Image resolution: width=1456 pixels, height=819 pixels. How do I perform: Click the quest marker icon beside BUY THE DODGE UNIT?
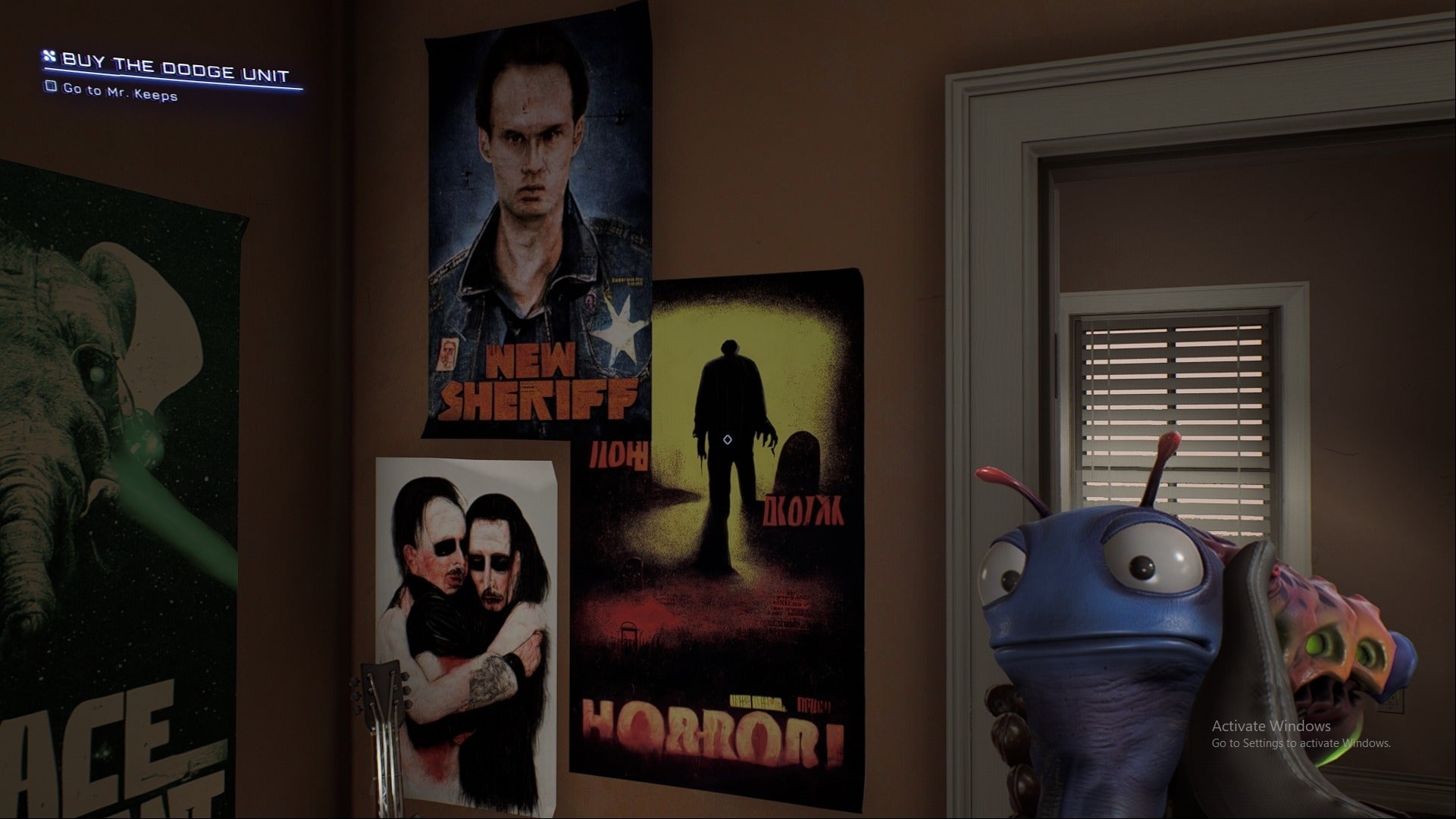click(x=49, y=57)
